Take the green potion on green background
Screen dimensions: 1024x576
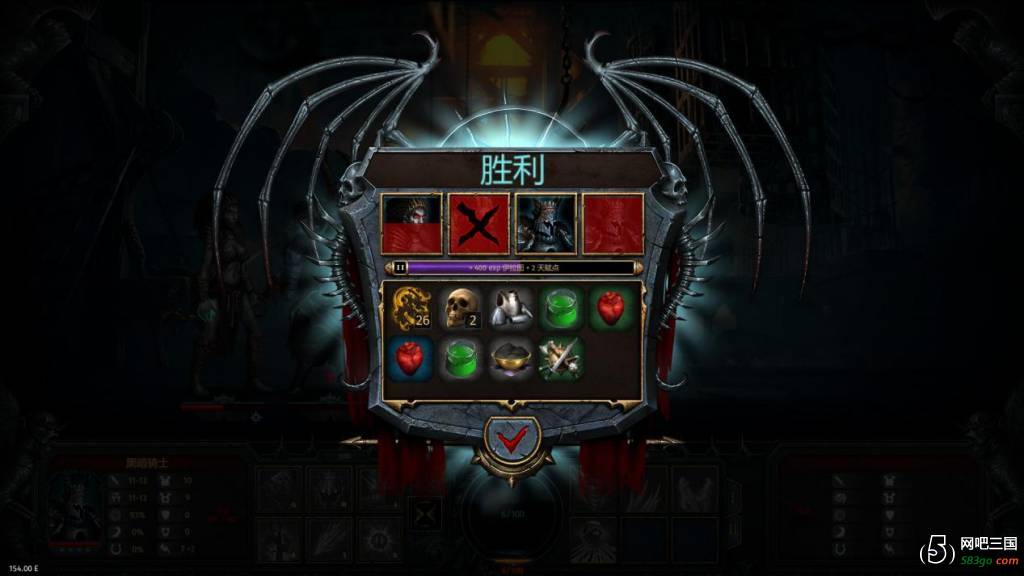pyautogui.click(x=561, y=308)
